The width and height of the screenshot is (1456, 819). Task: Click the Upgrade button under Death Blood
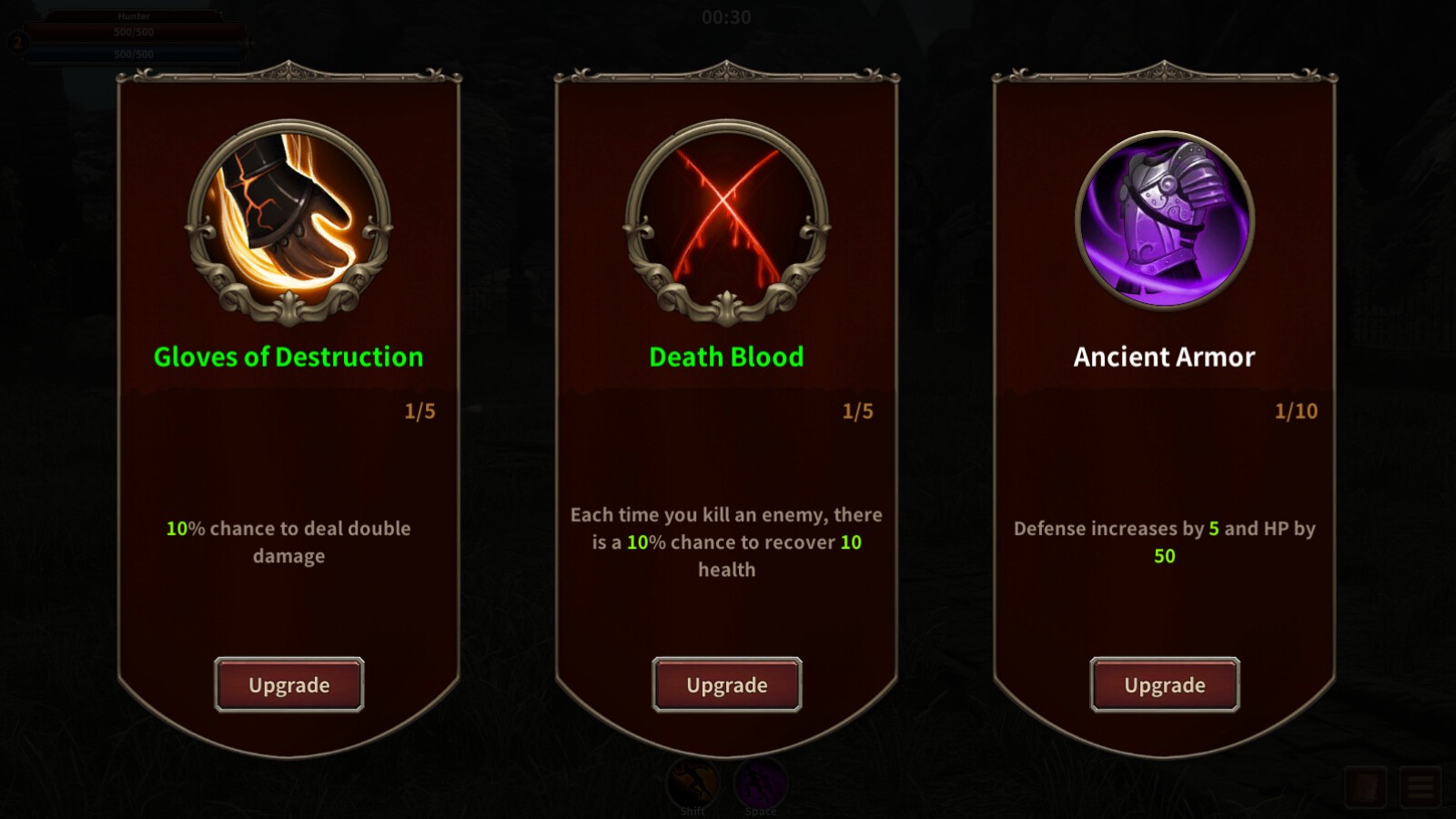tap(727, 684)
